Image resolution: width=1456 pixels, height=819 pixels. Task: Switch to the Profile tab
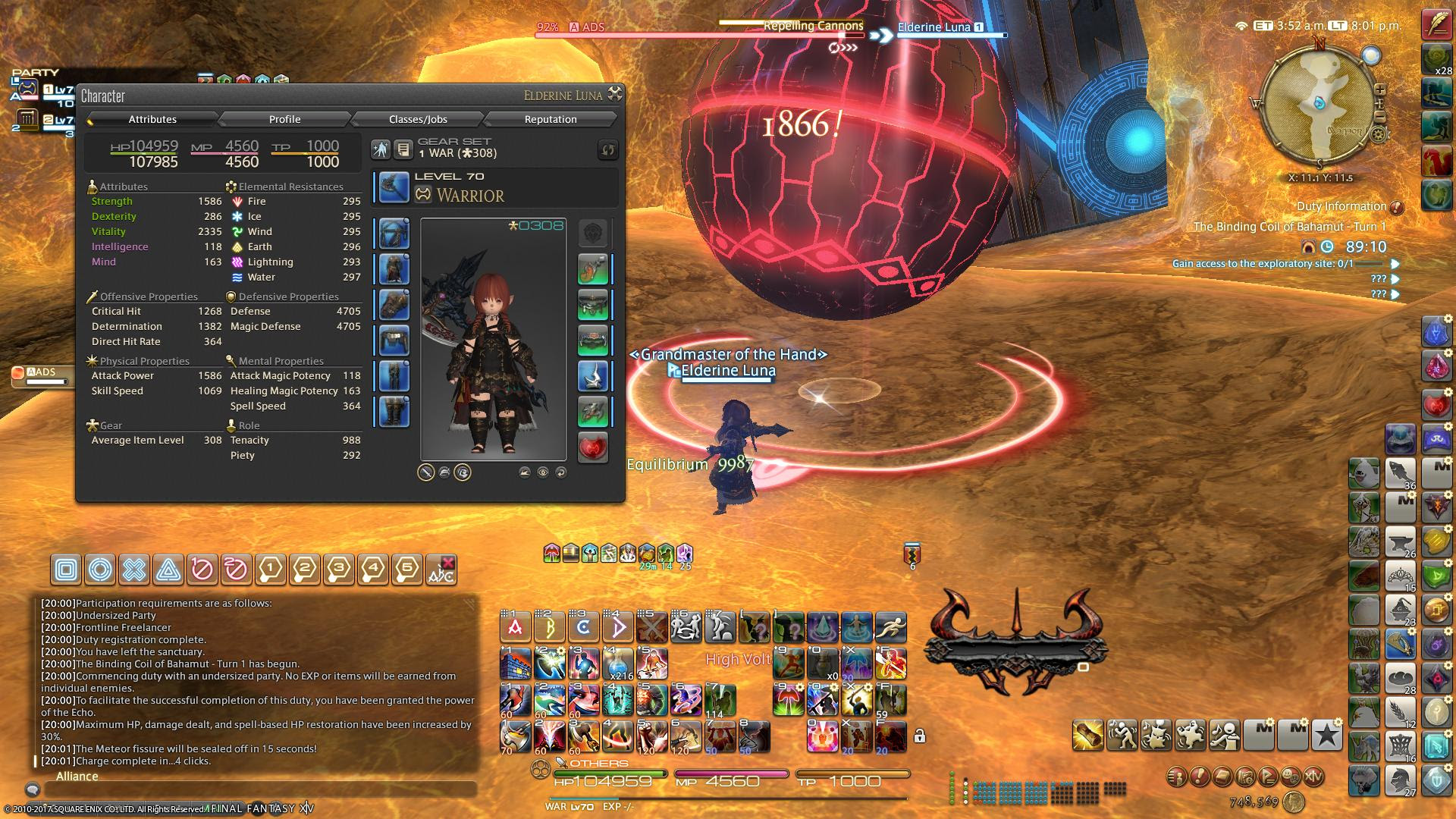[x=285, y=119]
